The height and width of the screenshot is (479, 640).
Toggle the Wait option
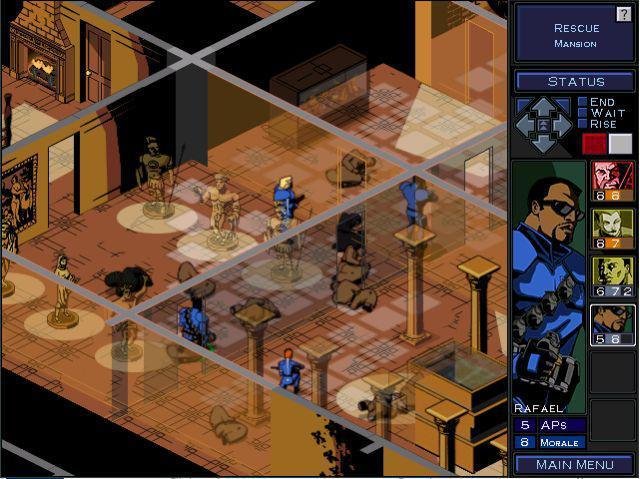click(x=582, y=113)
